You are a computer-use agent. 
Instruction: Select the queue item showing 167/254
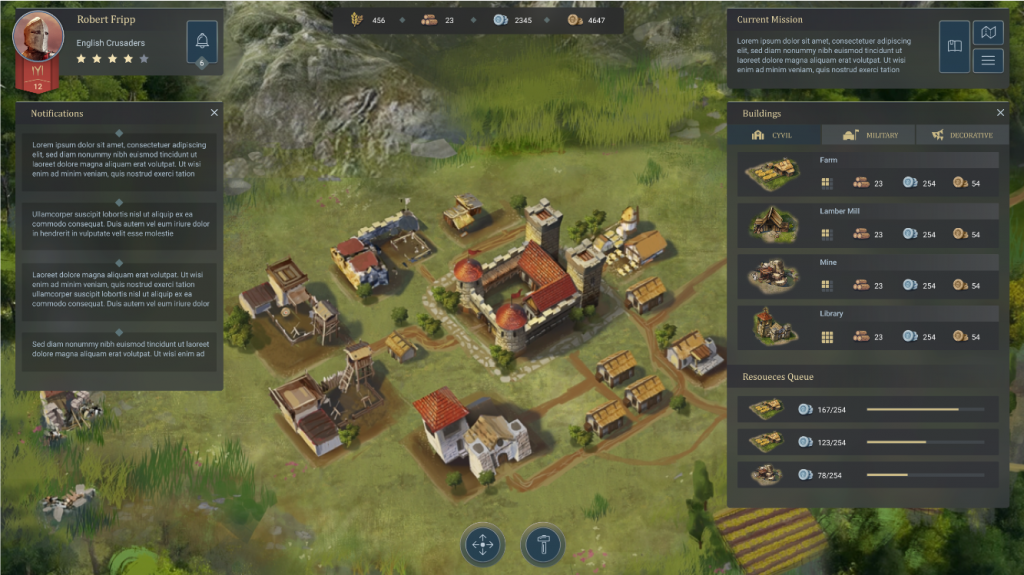point(867,409)
